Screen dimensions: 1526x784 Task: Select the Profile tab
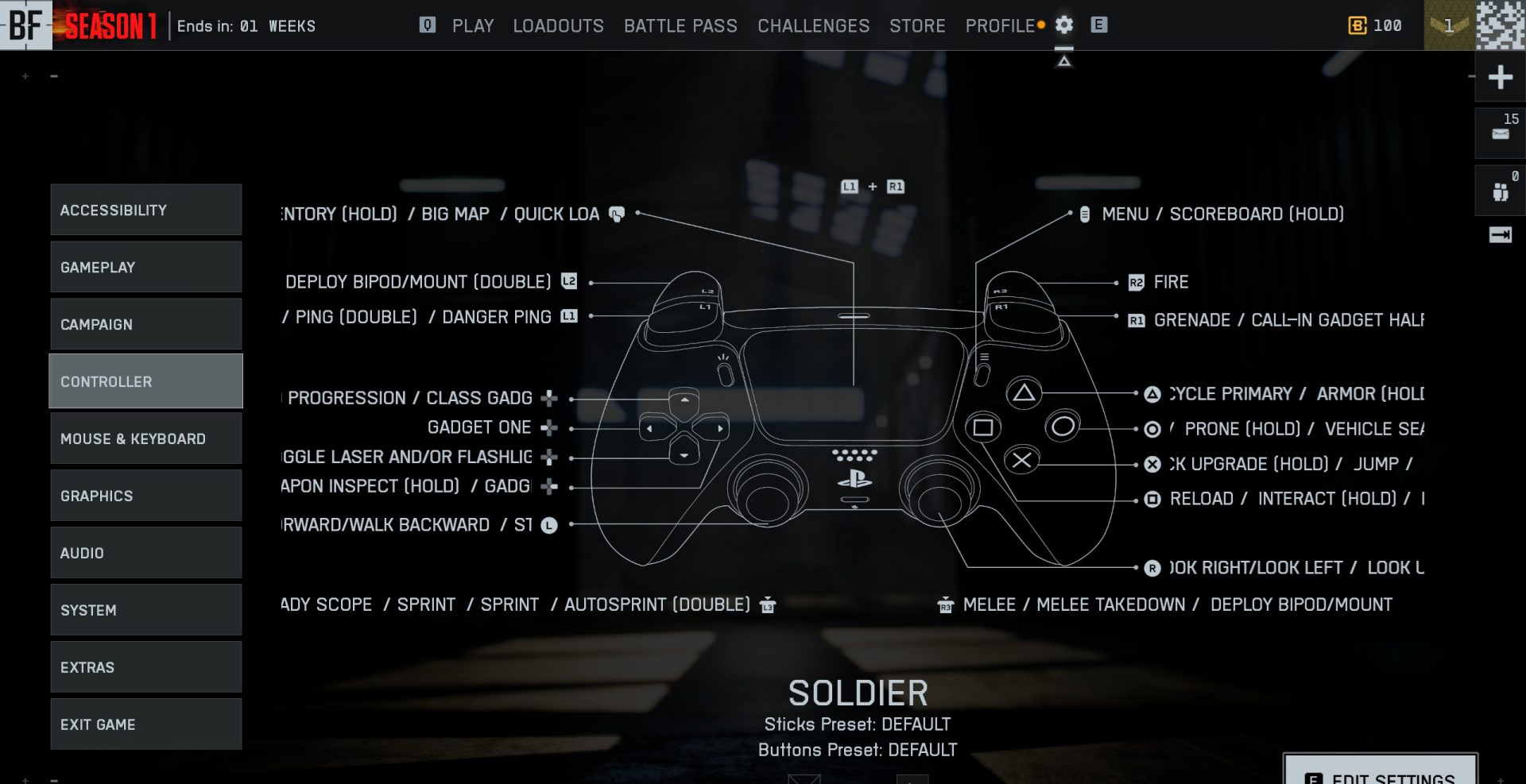tap(1000, 26)
